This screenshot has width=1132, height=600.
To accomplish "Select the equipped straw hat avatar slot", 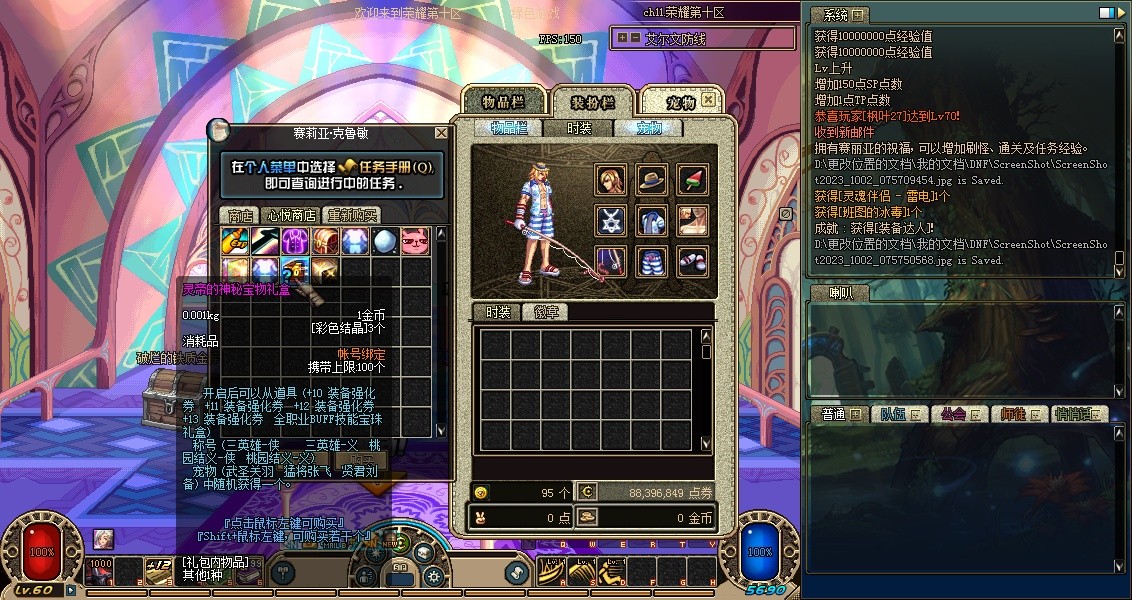I will [652, 180].
